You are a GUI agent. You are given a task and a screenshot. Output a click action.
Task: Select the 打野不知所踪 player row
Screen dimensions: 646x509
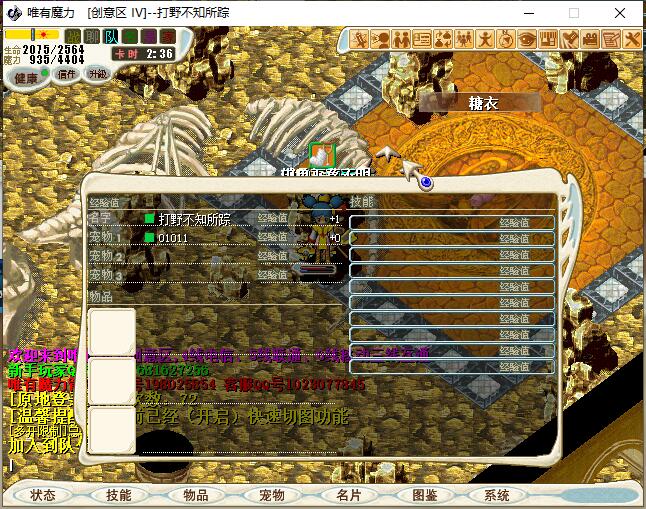pos(194,219)
